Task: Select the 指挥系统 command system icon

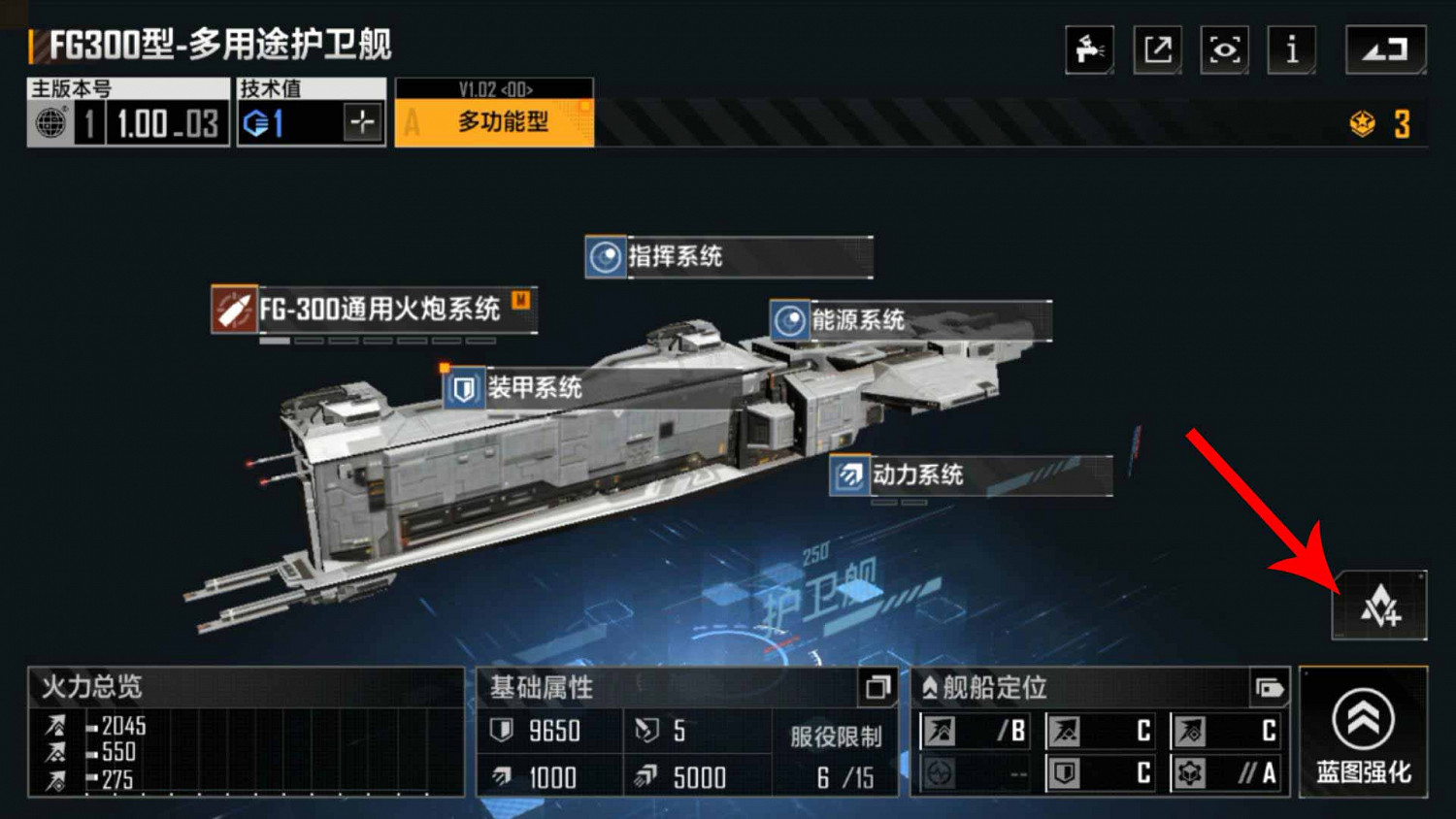Action: click(x=604, y=257)
